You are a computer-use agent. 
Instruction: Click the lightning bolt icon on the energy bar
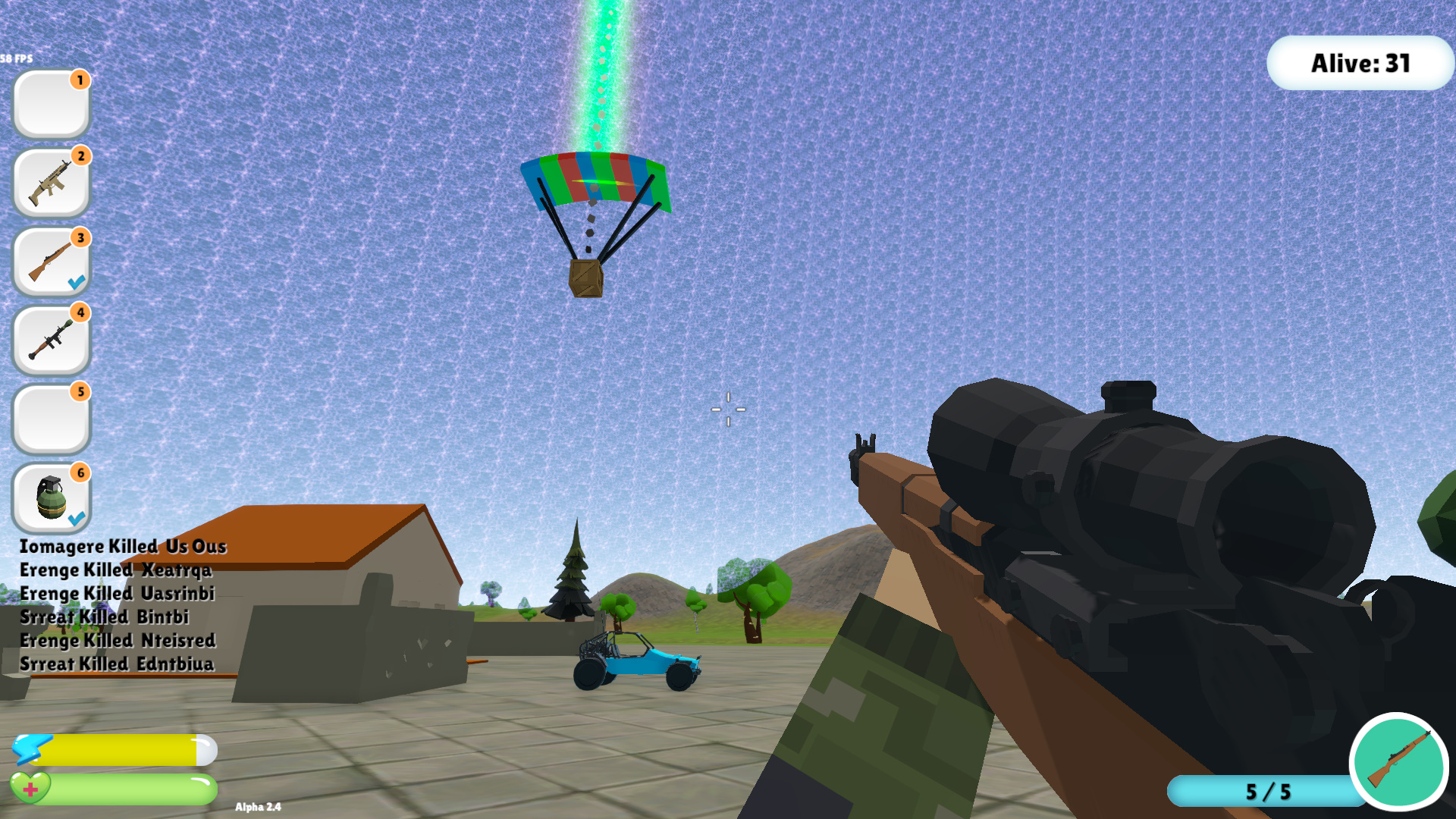(x=34, y=749)
